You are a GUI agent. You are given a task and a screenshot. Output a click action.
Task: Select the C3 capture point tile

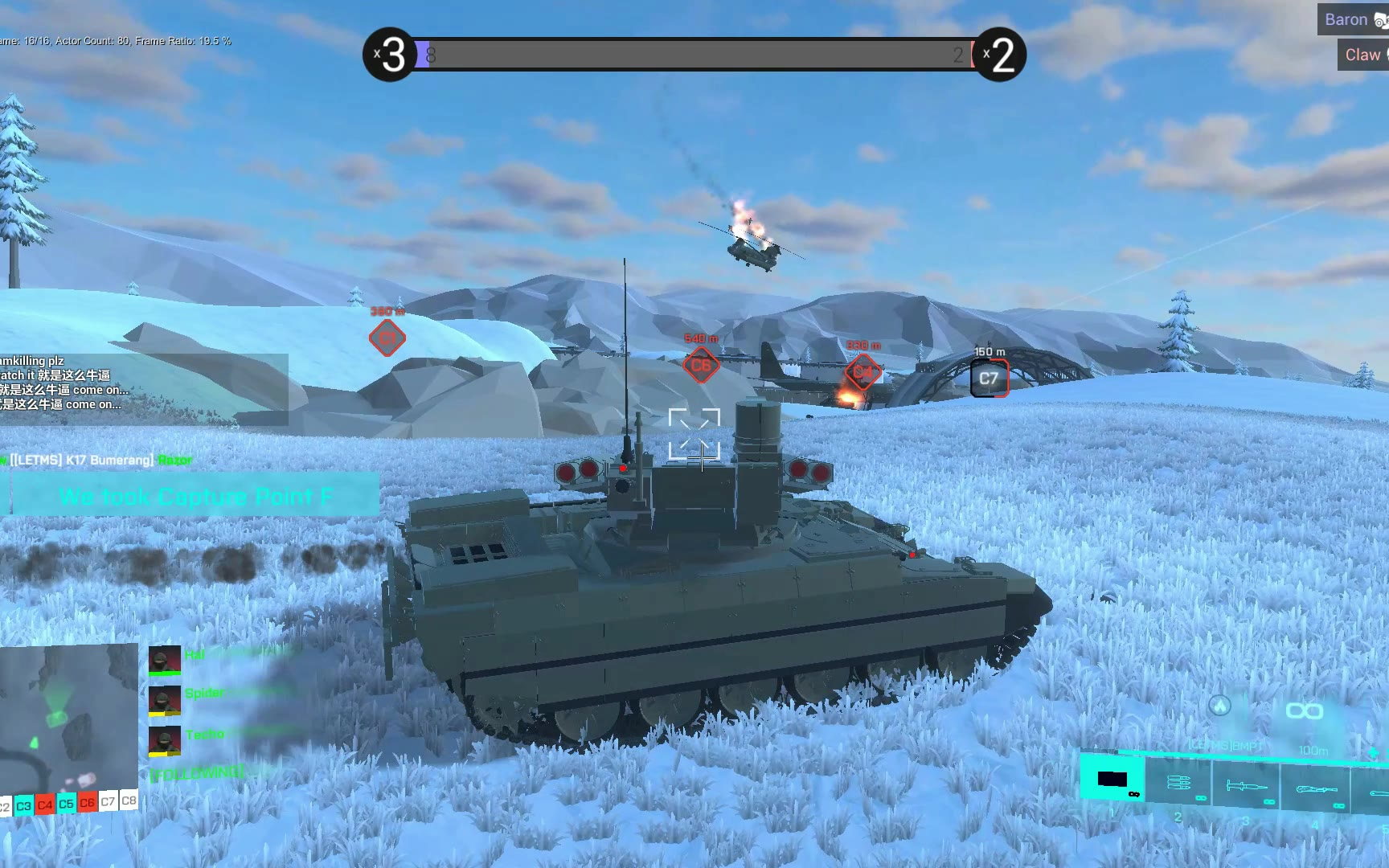(x=24, y=805)
